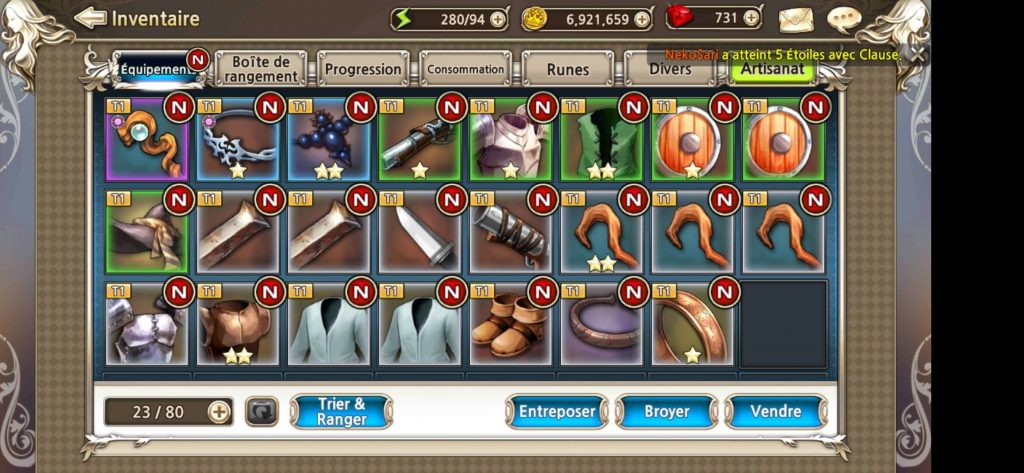Switch to the Artisanat tab
The height and width of the screenshot is (473, 1024).
pos(772,71)
